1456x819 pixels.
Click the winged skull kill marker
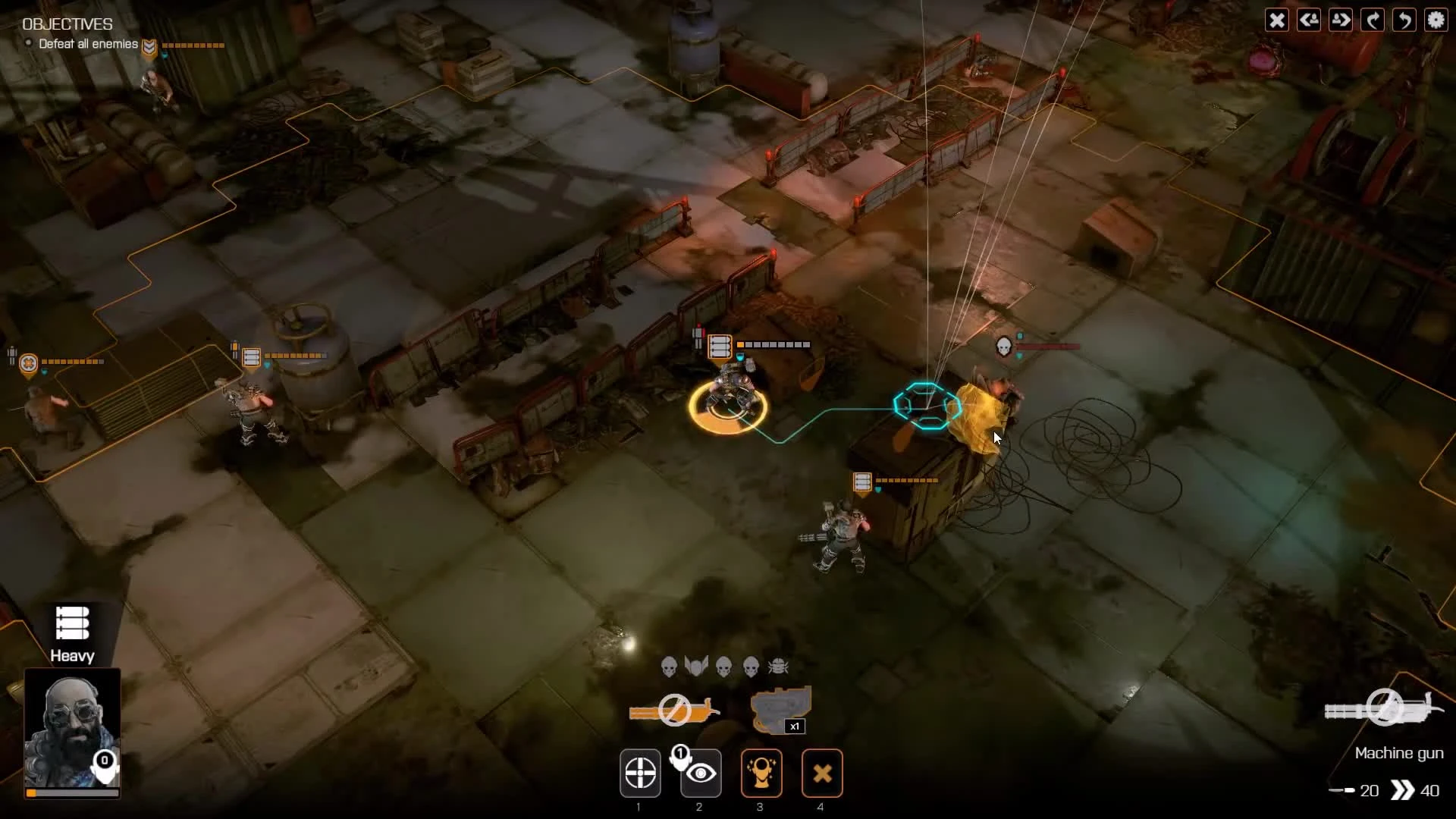point(695,665)
